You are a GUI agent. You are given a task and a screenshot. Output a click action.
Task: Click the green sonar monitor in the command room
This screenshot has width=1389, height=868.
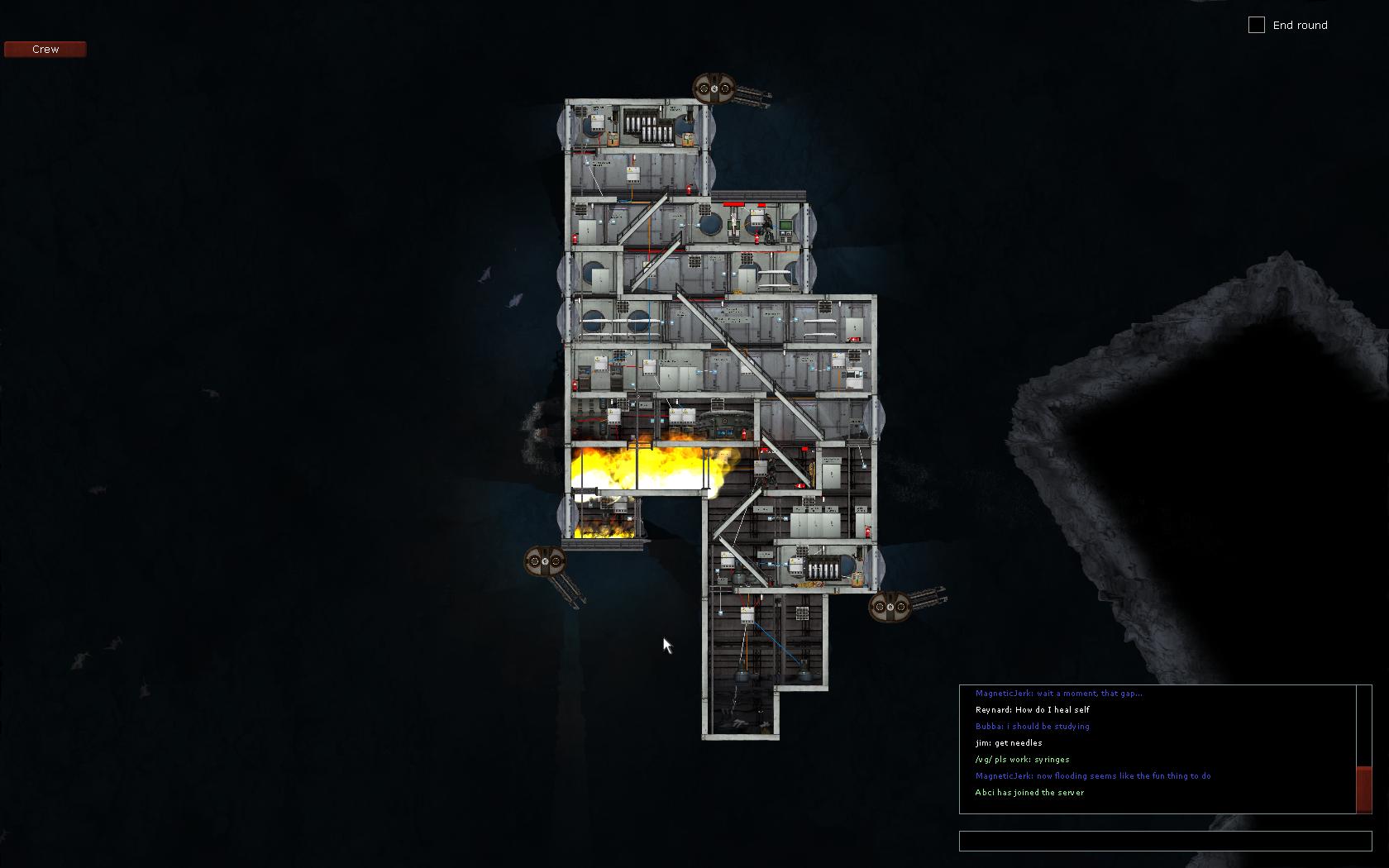pos(786,224)
